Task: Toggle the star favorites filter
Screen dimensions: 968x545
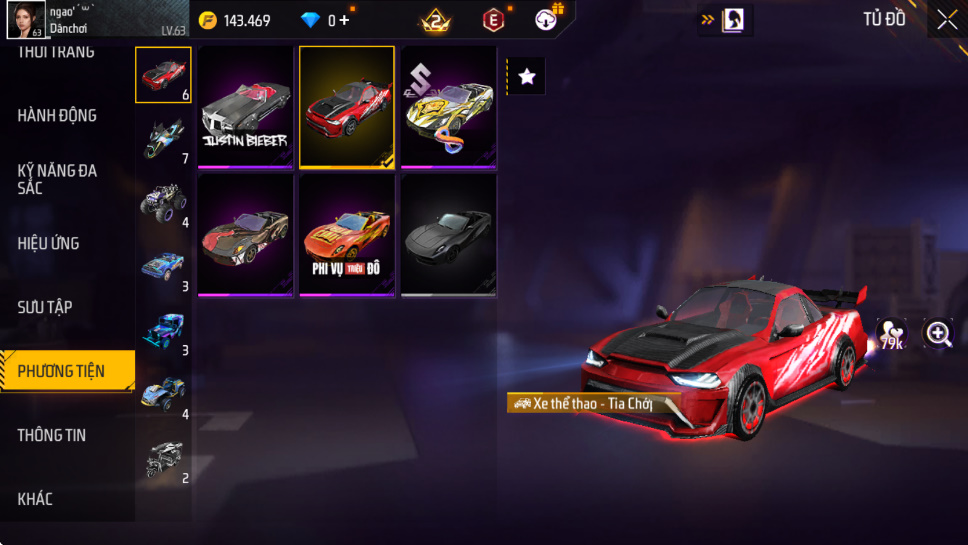Action: tap(527, 77)
